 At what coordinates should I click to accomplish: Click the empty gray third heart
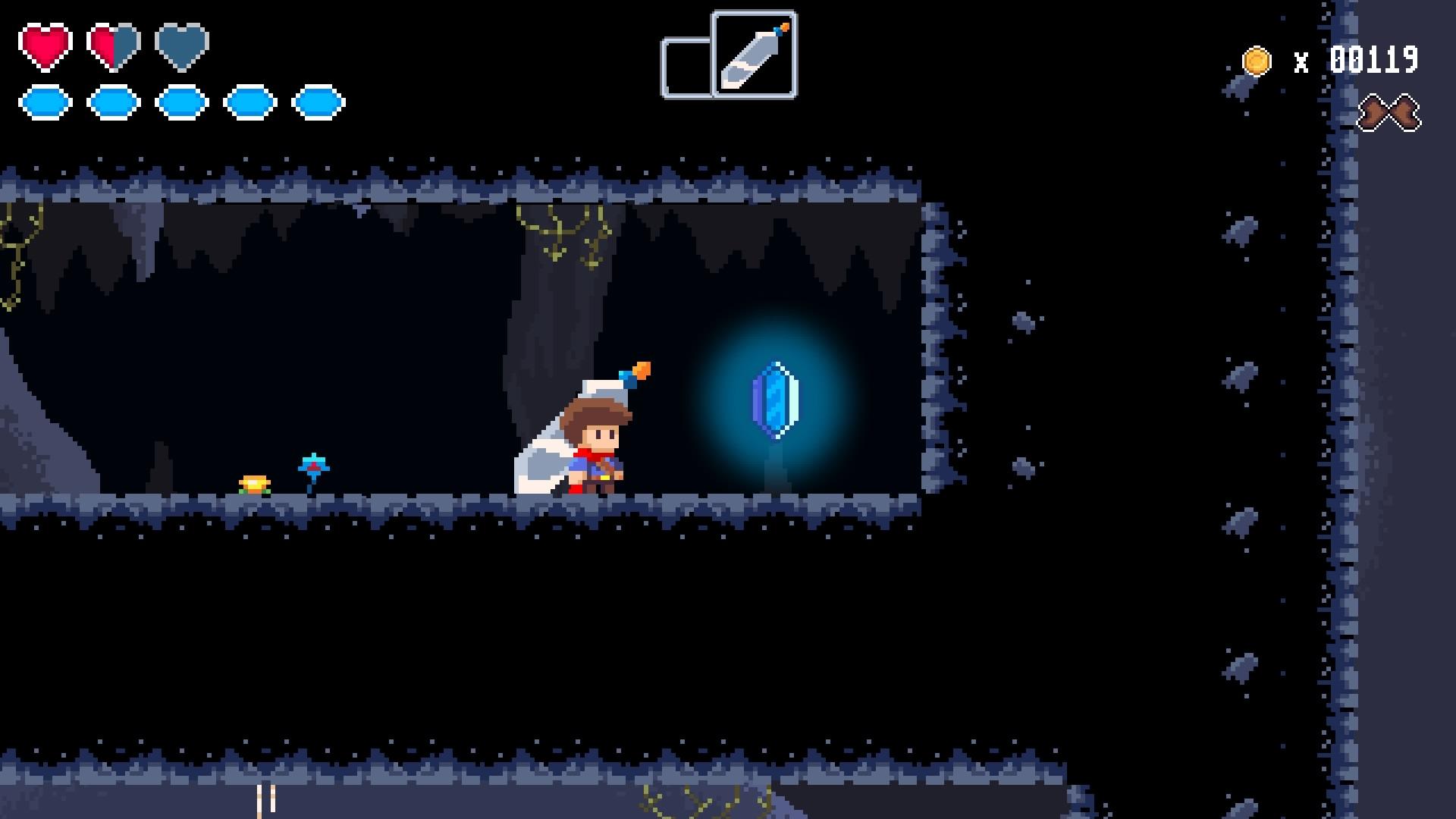180,47
